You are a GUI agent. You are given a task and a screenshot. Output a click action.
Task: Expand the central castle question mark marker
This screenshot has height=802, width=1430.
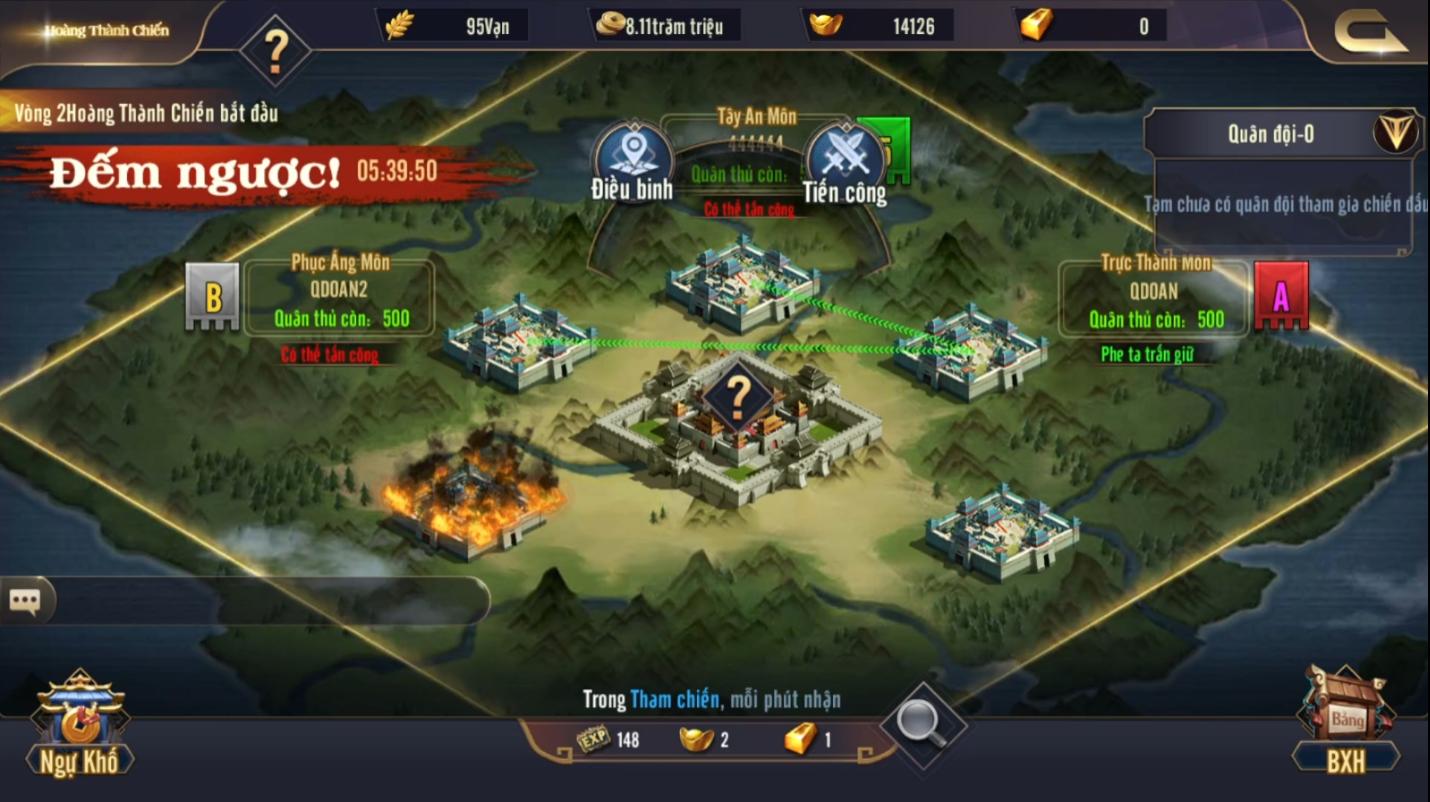(x=738, y=395)
